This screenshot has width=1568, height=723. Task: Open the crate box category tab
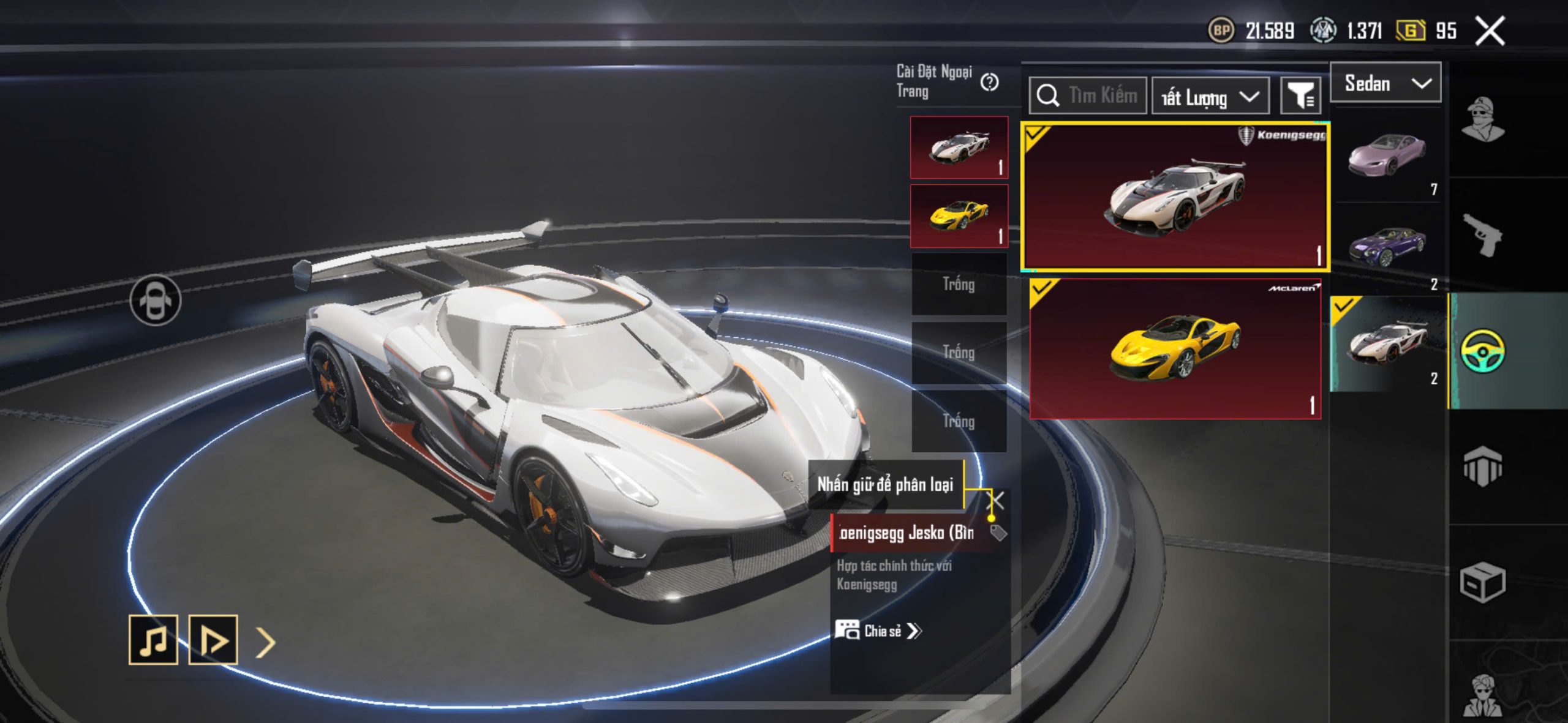coord(1482,582)
